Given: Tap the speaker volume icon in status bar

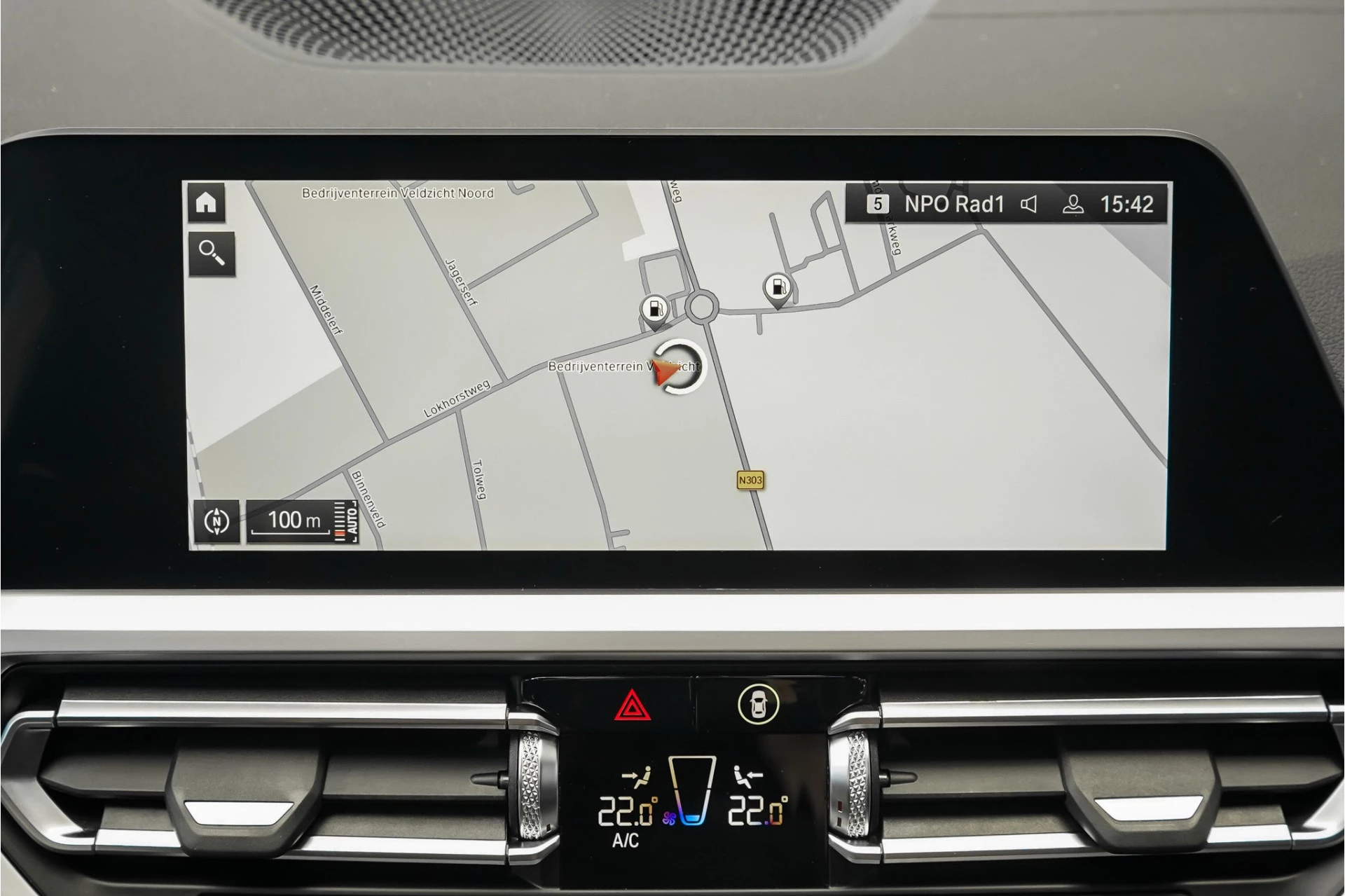Looking at the screenshot, I should [x=1028, y=205].
